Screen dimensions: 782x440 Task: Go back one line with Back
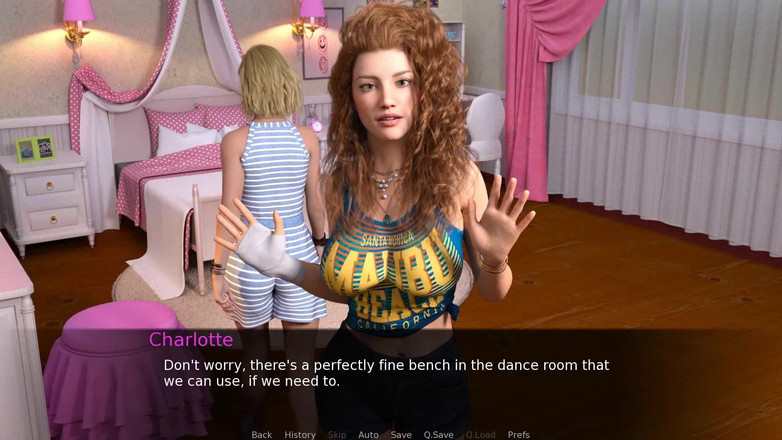[x=262, y=435]
